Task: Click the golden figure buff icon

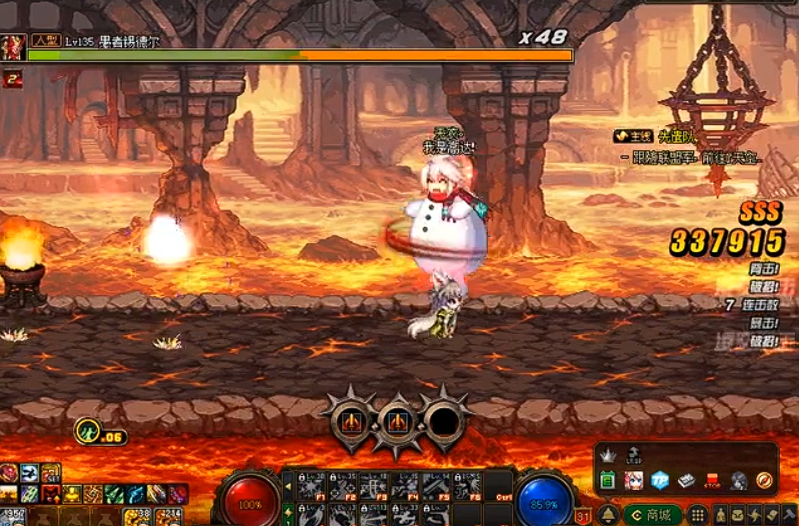Action: 71,494
